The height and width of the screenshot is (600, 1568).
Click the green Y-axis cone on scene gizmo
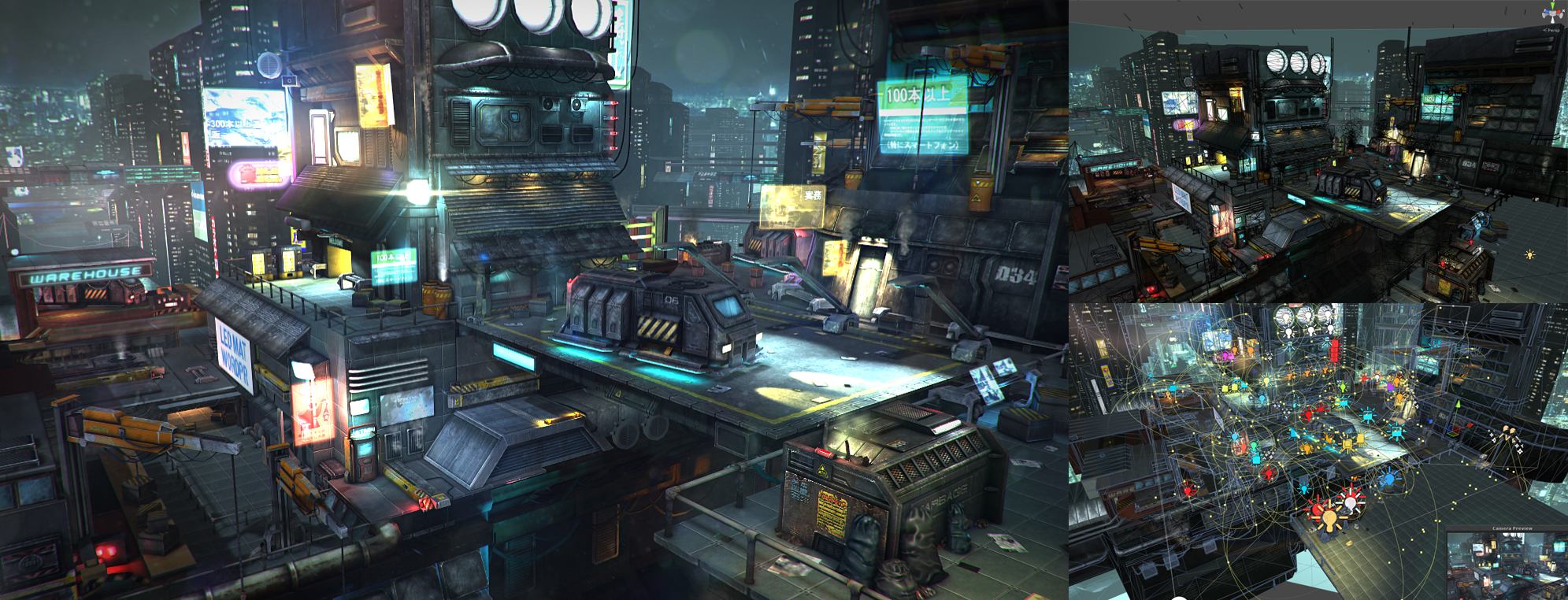click(1552, 6)
